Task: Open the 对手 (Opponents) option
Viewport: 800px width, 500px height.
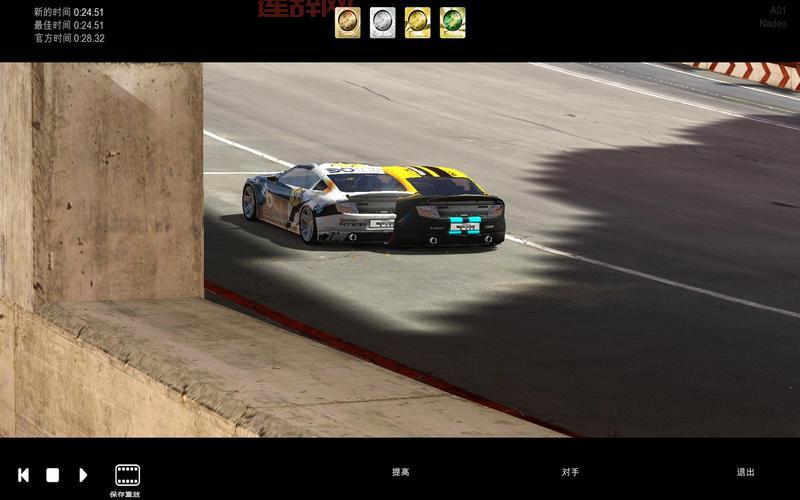Action: (x=570, y=472)
